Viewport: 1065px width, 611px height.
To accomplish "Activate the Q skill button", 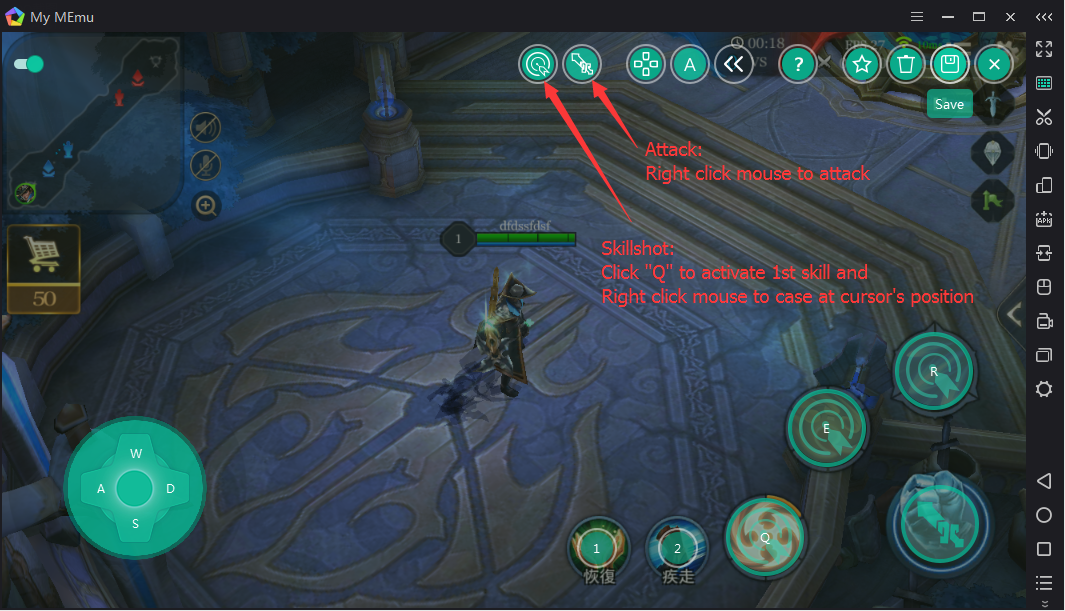I will click(x=765, y=534).
